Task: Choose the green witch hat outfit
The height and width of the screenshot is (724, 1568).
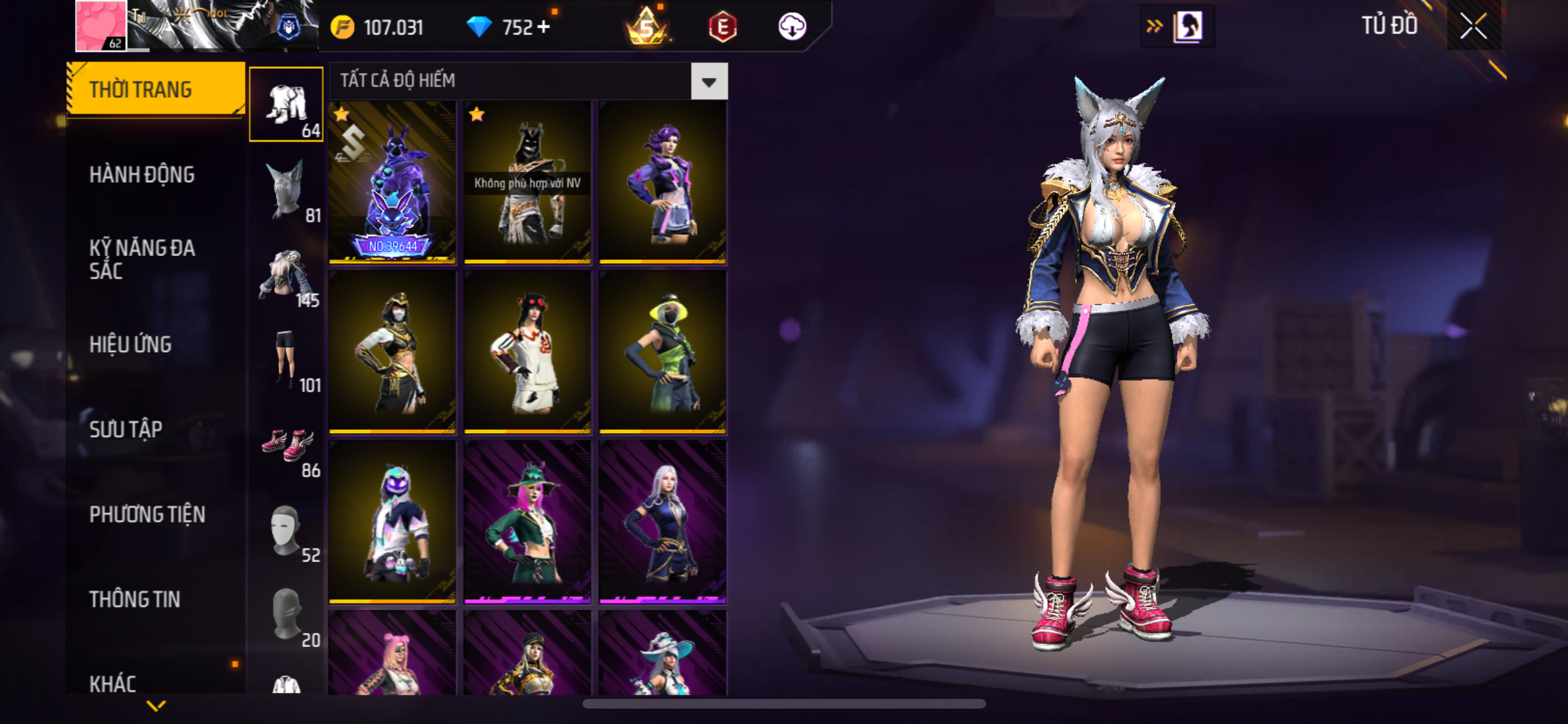Action: 527,522
